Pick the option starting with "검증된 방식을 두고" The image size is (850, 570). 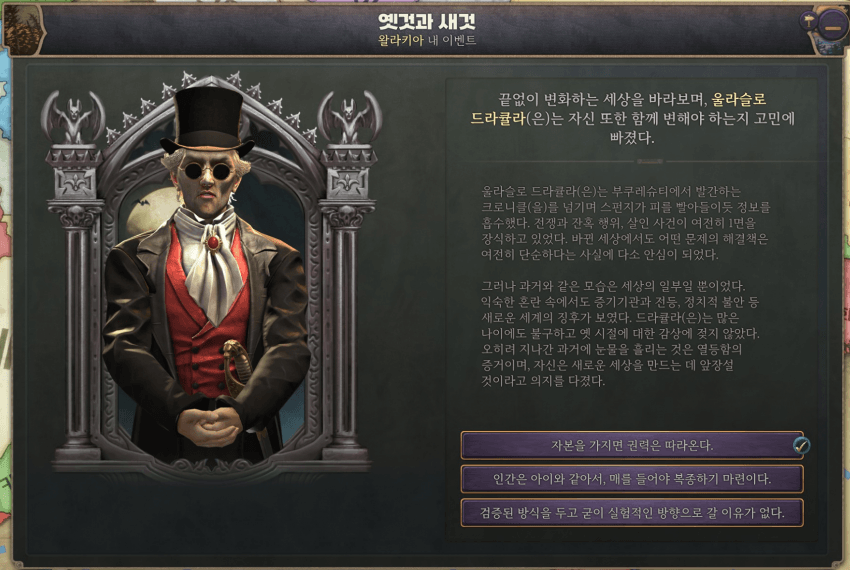pos(632,513)
